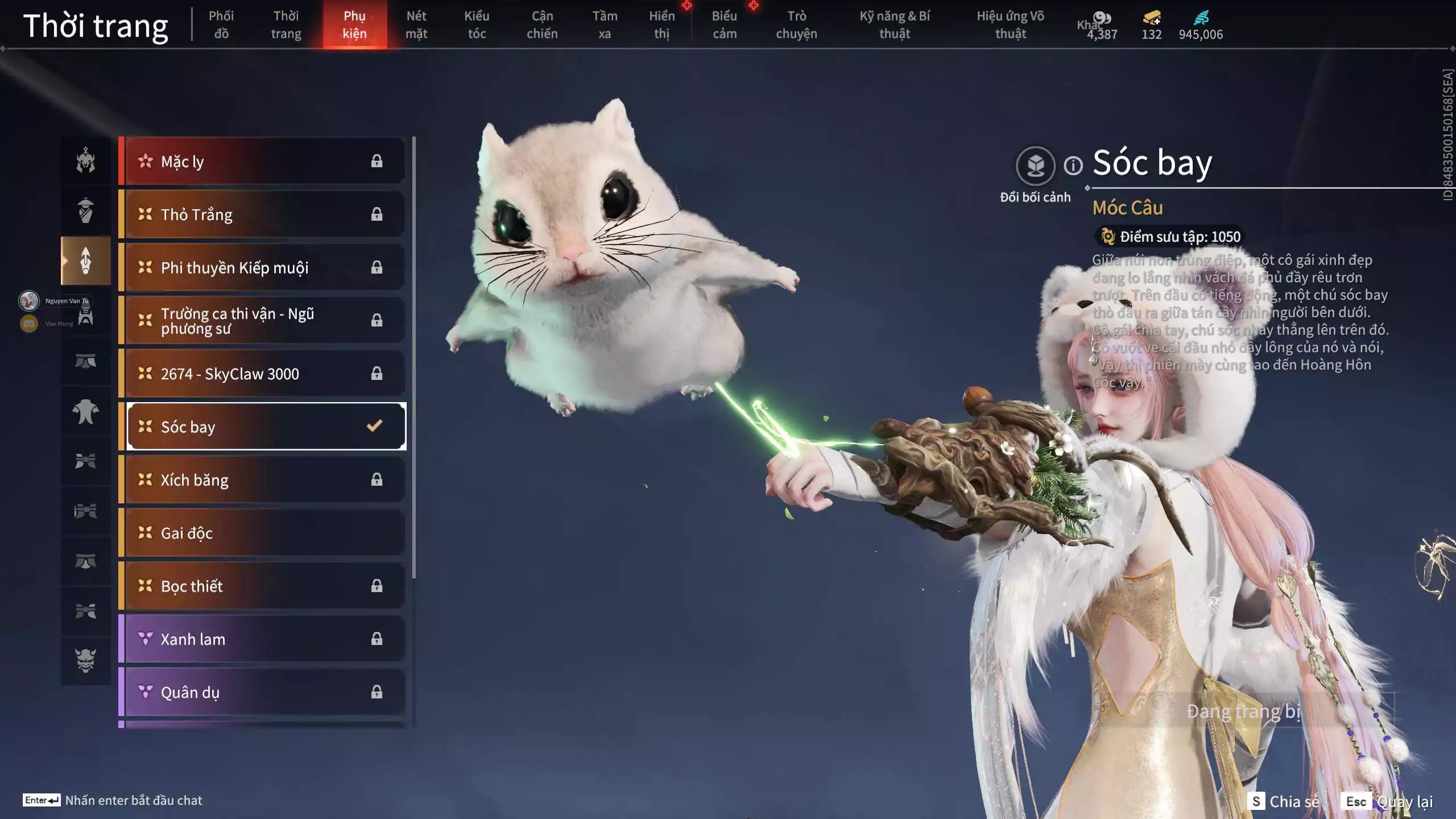
Task: Select the Trò chuyện tab
Action: coord(796,24)
